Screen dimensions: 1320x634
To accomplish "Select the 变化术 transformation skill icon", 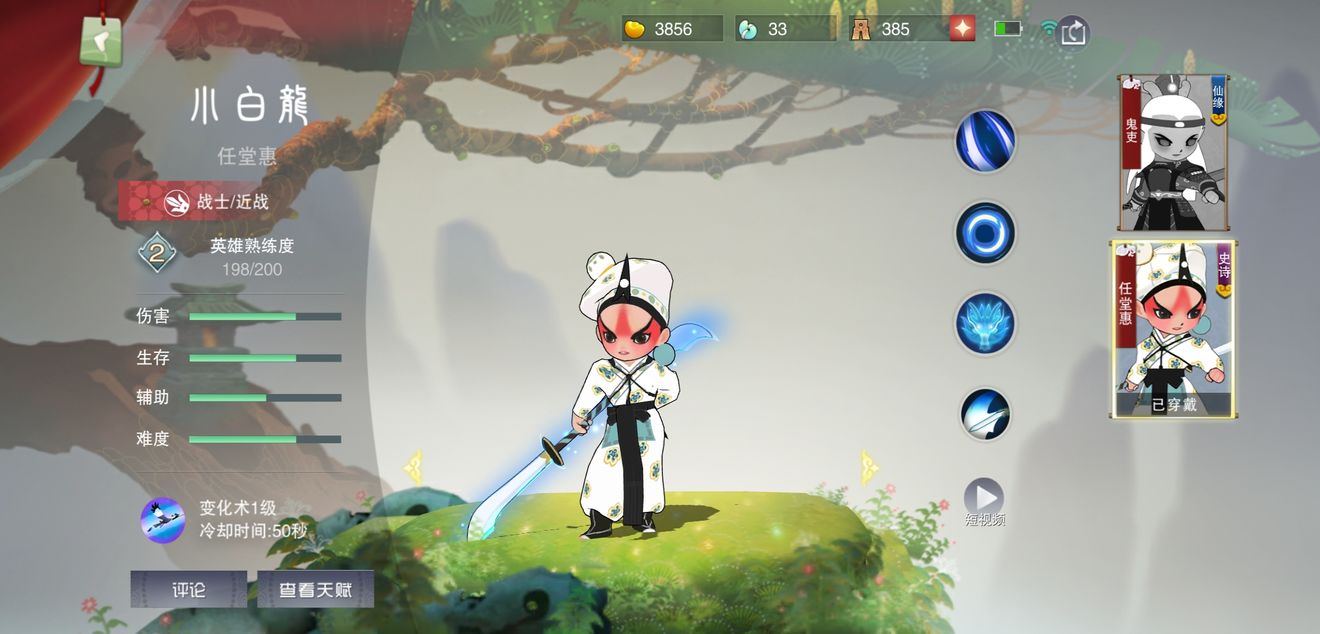I will point(162,520).
